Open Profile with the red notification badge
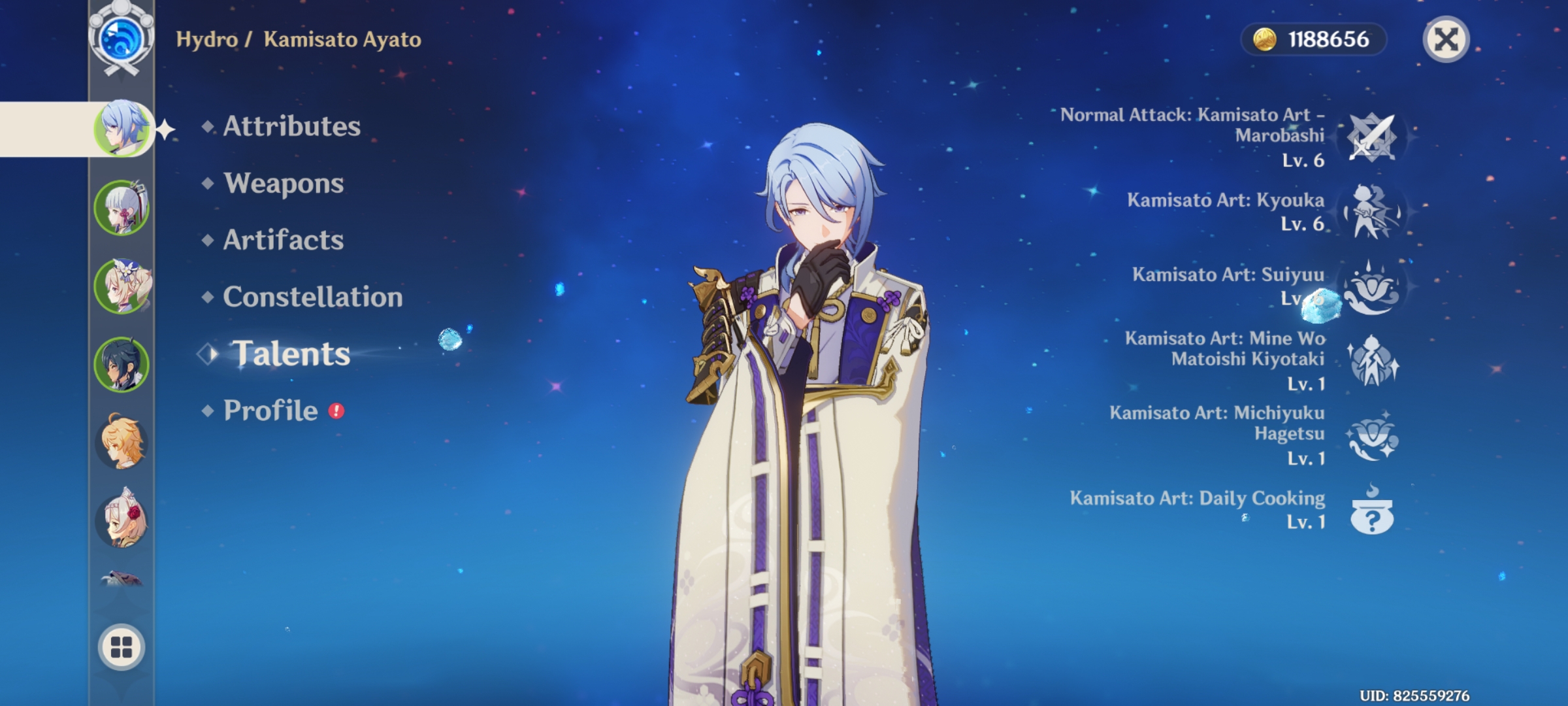Screen dimensions: 1568x706 coord(268,411)
